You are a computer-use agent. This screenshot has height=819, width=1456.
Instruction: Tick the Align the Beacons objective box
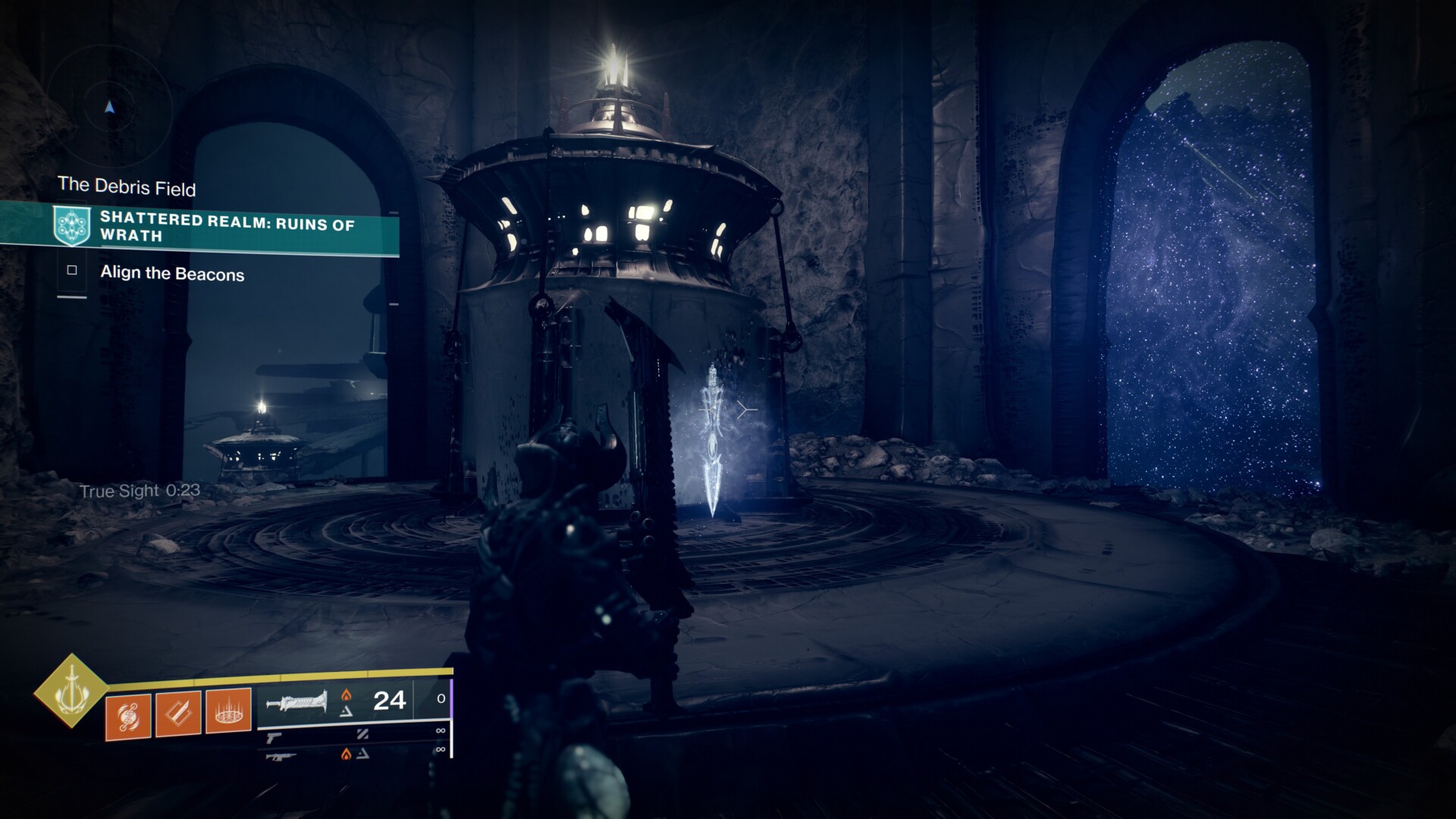point(72,271)
